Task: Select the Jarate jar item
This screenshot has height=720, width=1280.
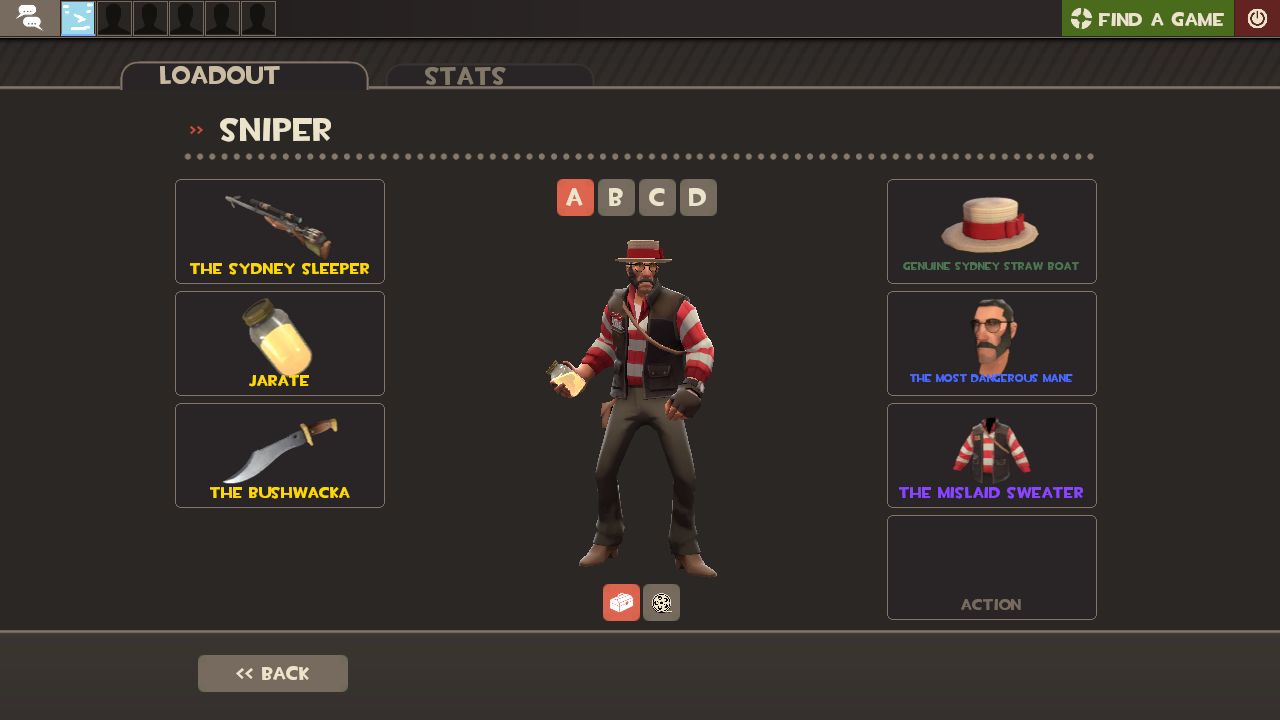Action: tap(280, 343)
